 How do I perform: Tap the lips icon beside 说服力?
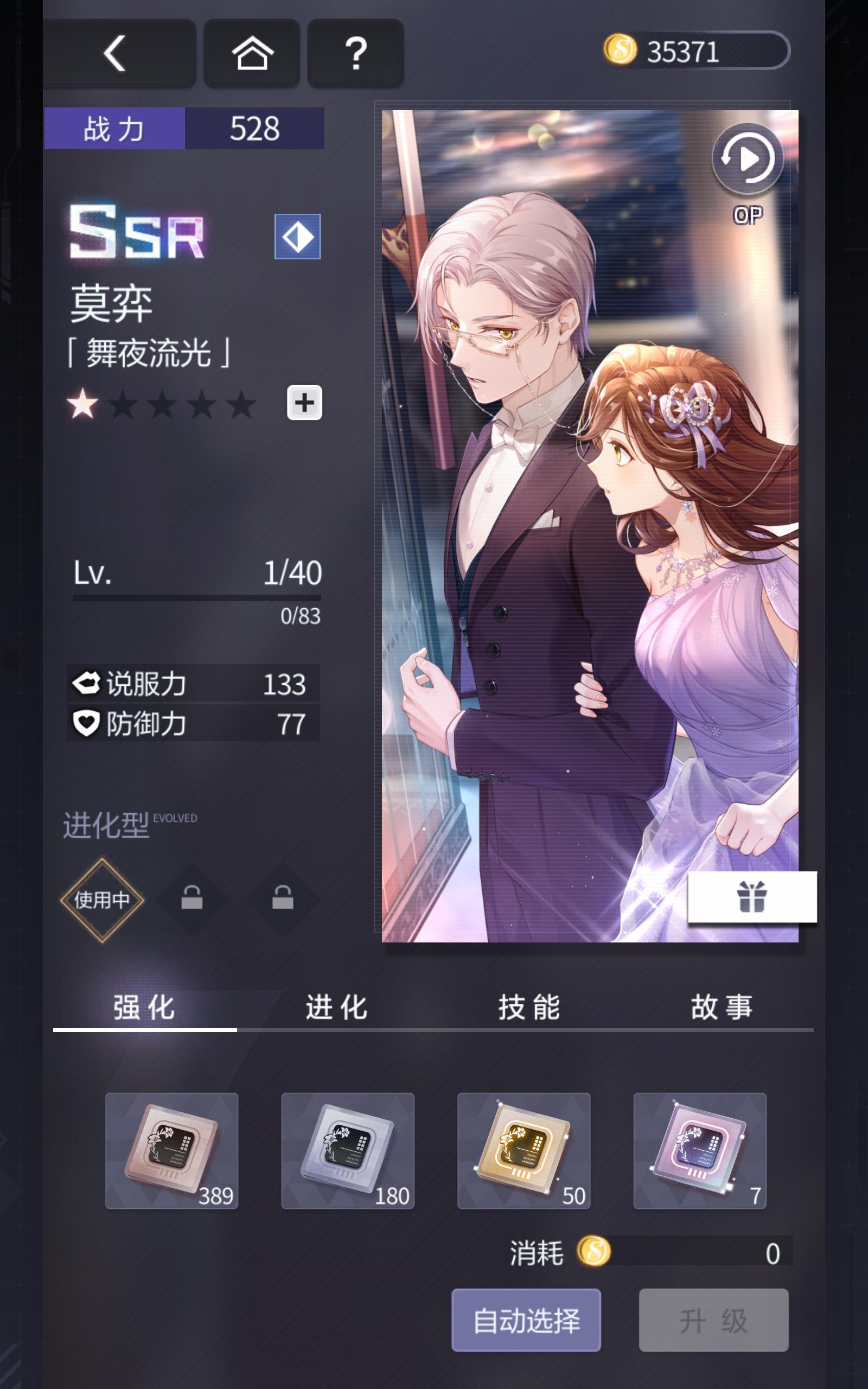tap(86, 684)
